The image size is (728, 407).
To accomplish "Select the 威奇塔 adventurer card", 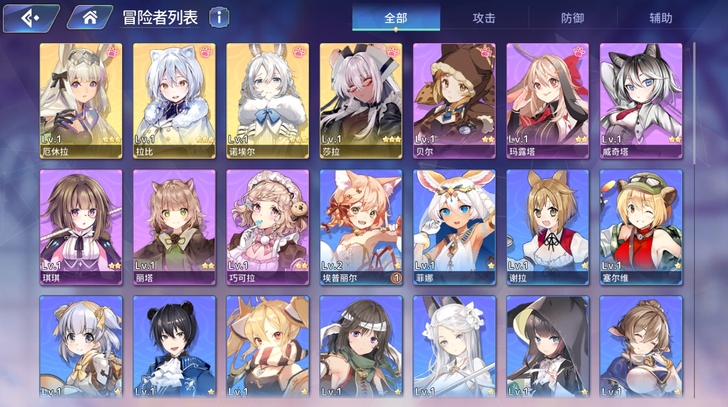I will [641, 98].
